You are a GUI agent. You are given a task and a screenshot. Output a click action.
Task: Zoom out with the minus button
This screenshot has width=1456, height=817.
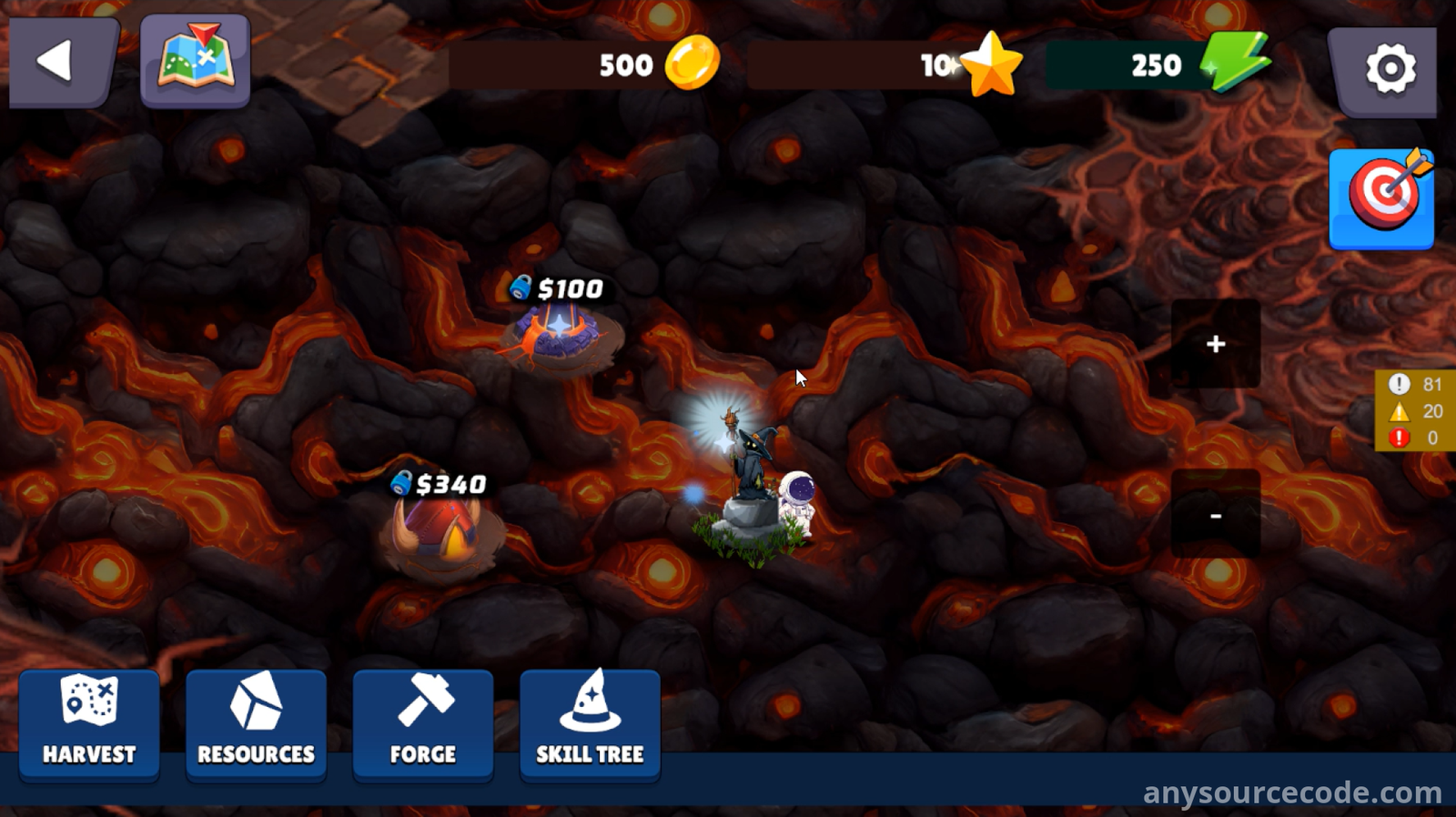pyautogui.click(x=1215, y=515)
